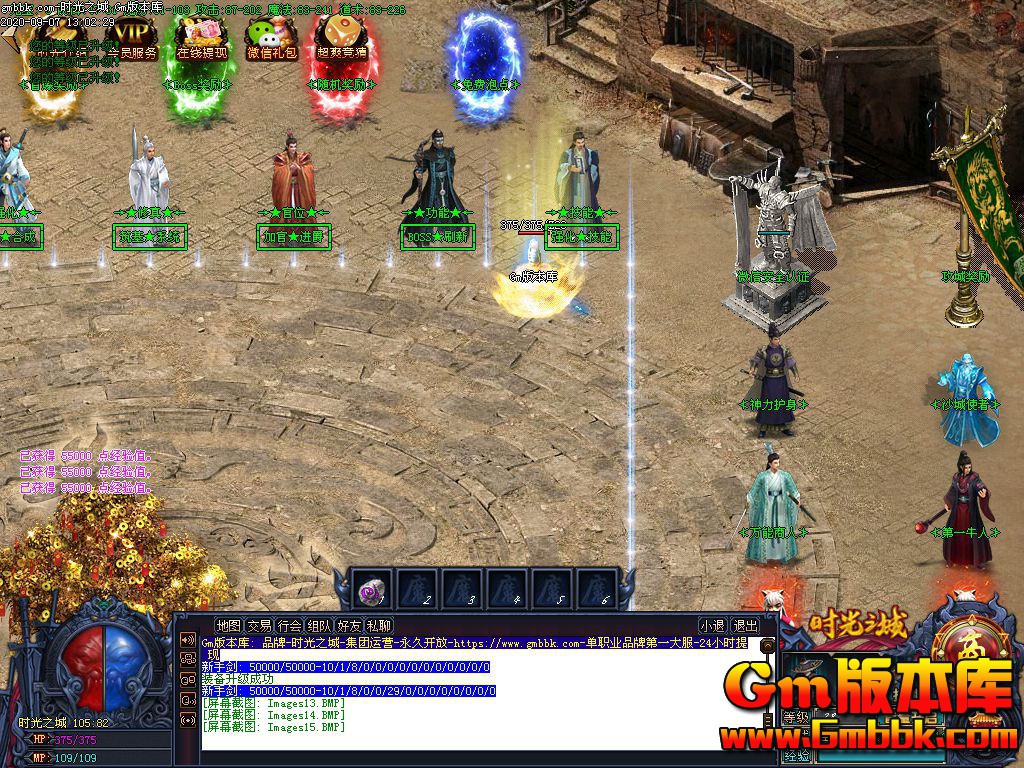Use the purple stone in hotbar slot 1
Screen dimensions: 1024x768
(x=371, y=590)
